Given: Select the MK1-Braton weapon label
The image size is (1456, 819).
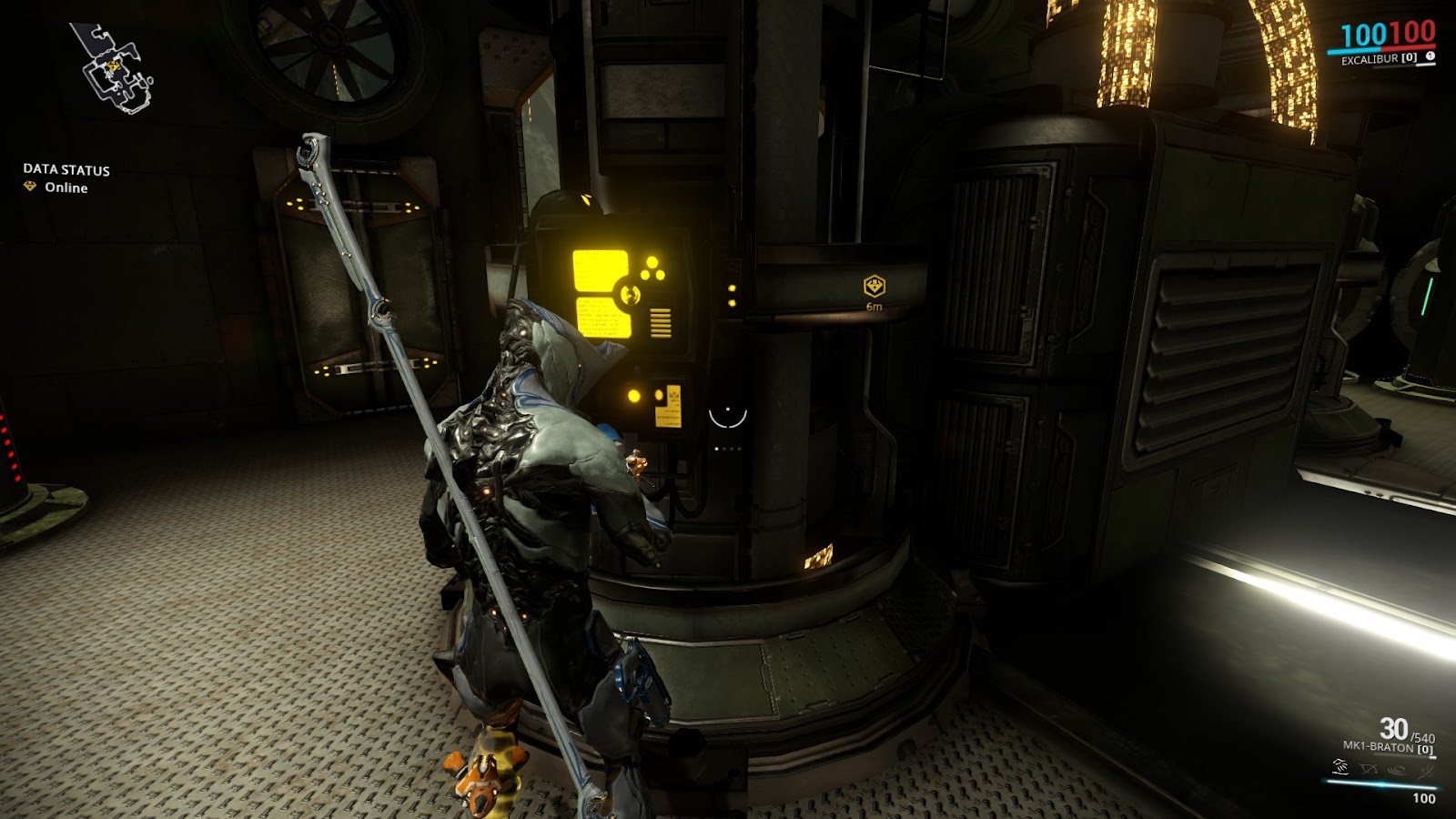Looking at the screenshot, I should pos(1379,747).
